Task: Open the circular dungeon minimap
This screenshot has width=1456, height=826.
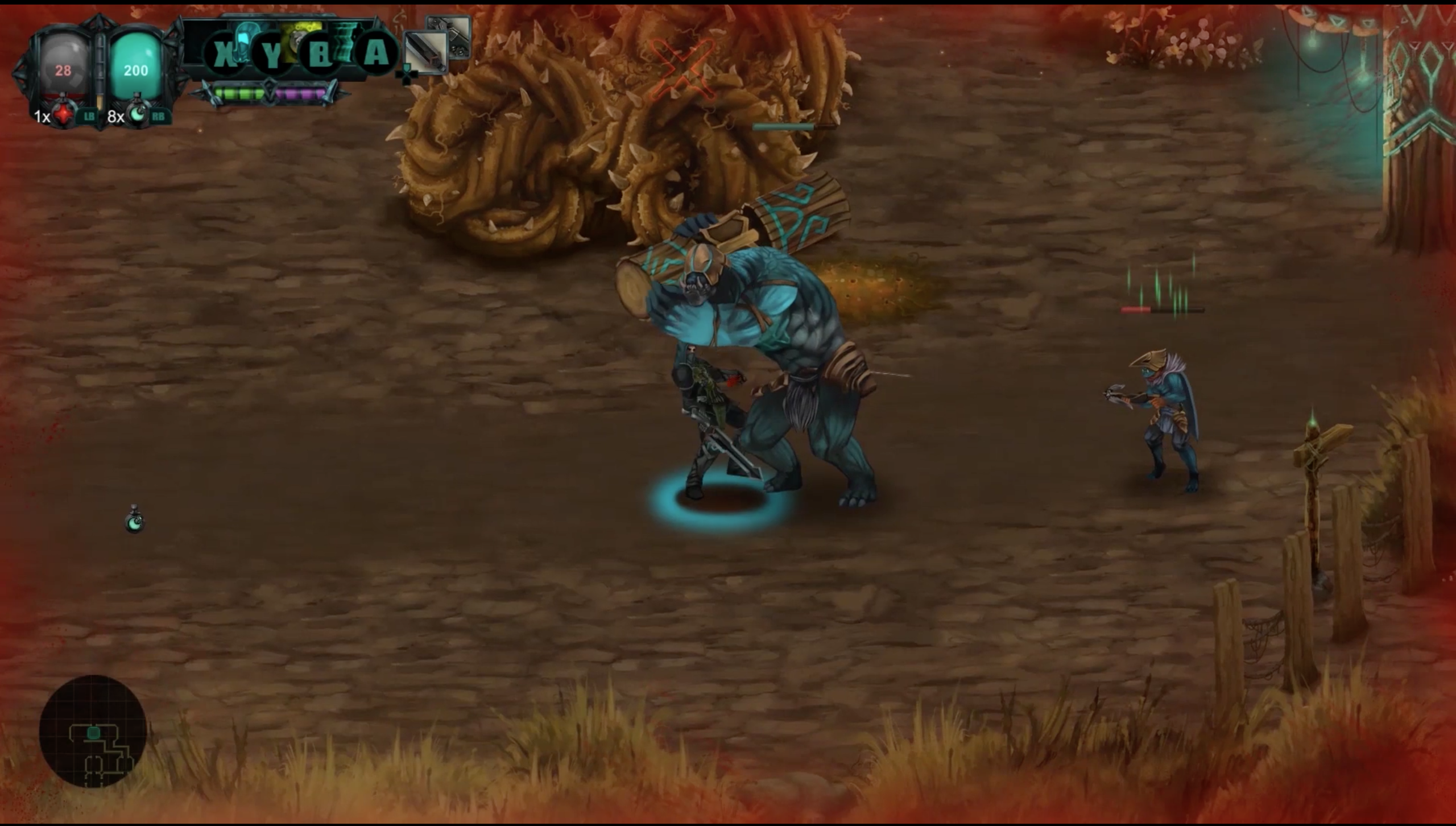Action: pos(93,731)
